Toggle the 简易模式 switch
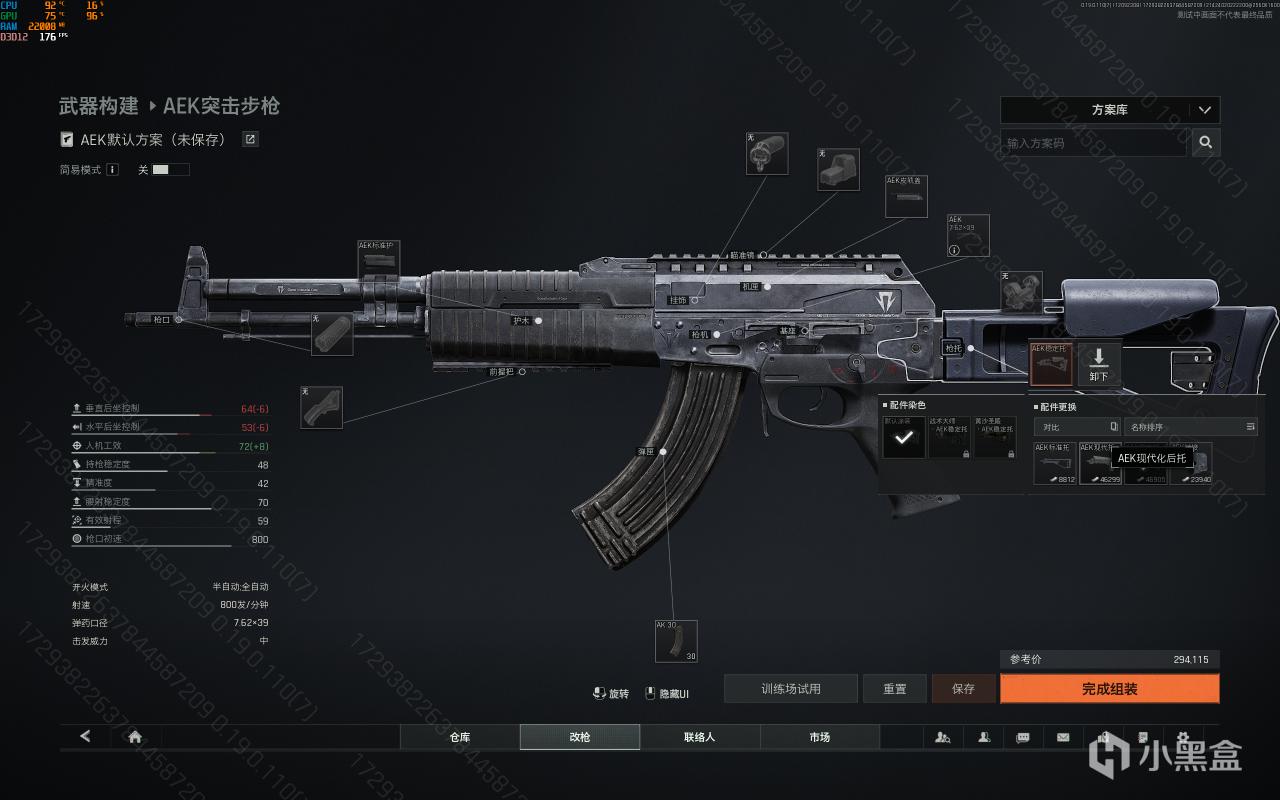The height and width of the screenshot is (800, 1280). point(171,170)
